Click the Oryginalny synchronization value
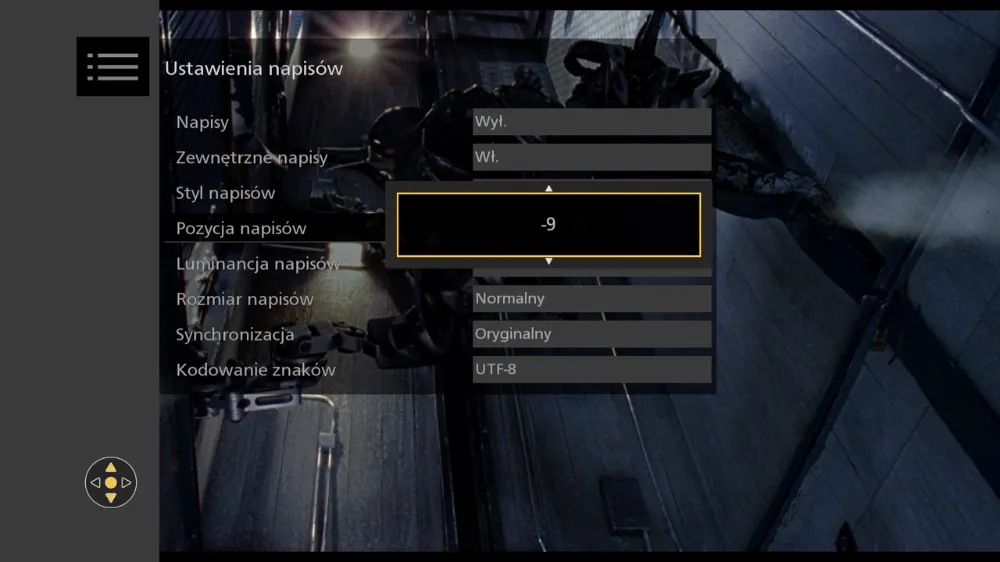The image size is (1000, 562). 592,334
